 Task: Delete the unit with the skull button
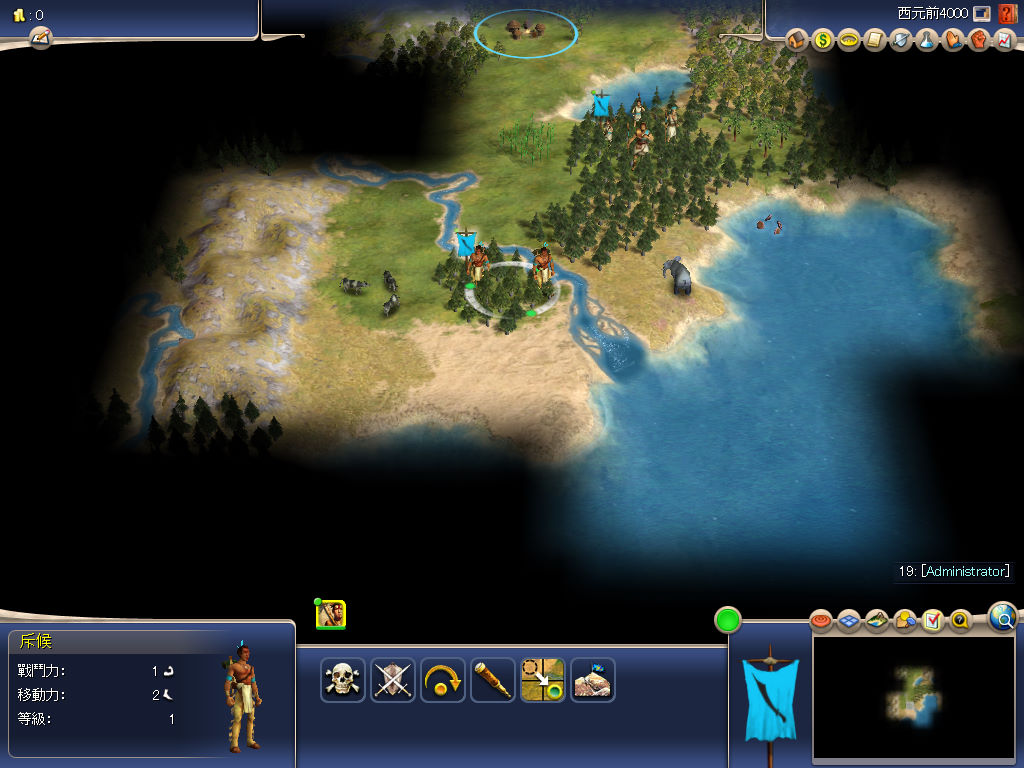tap(343, 680)
